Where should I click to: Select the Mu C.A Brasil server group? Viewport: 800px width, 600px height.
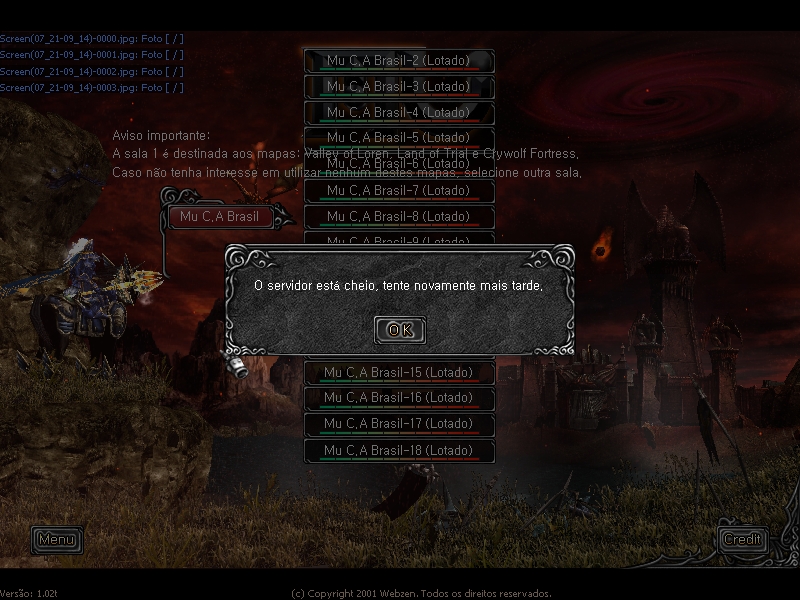(220, 217)
